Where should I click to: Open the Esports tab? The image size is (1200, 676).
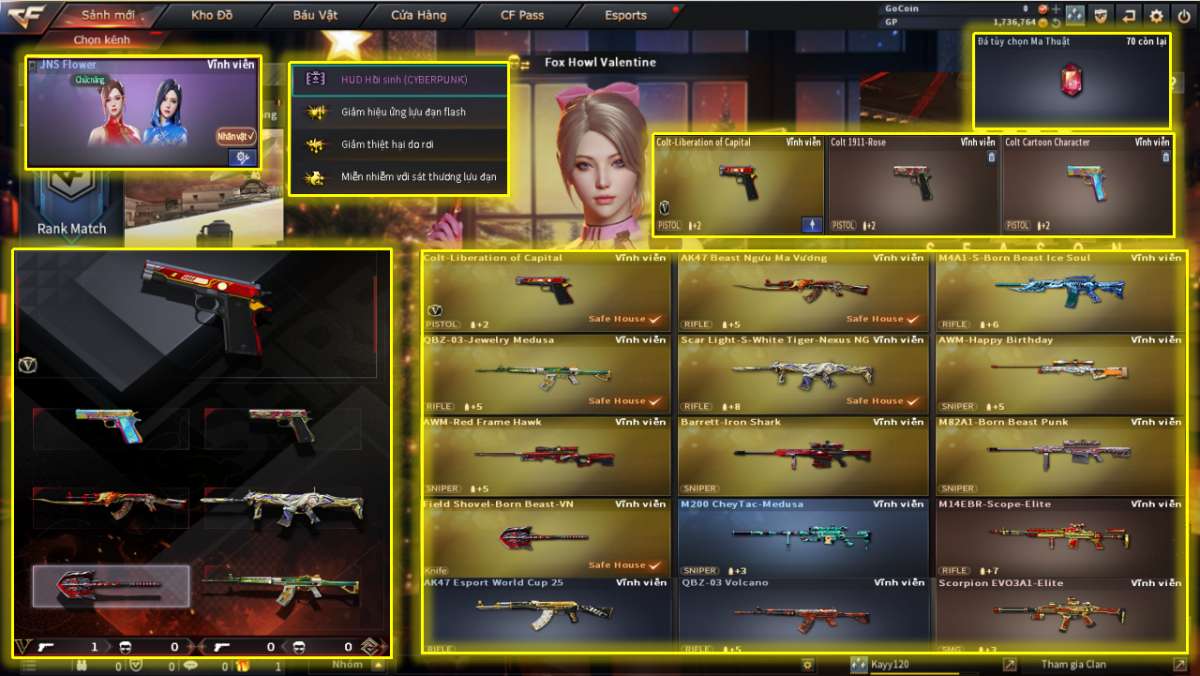coord(626,15)
